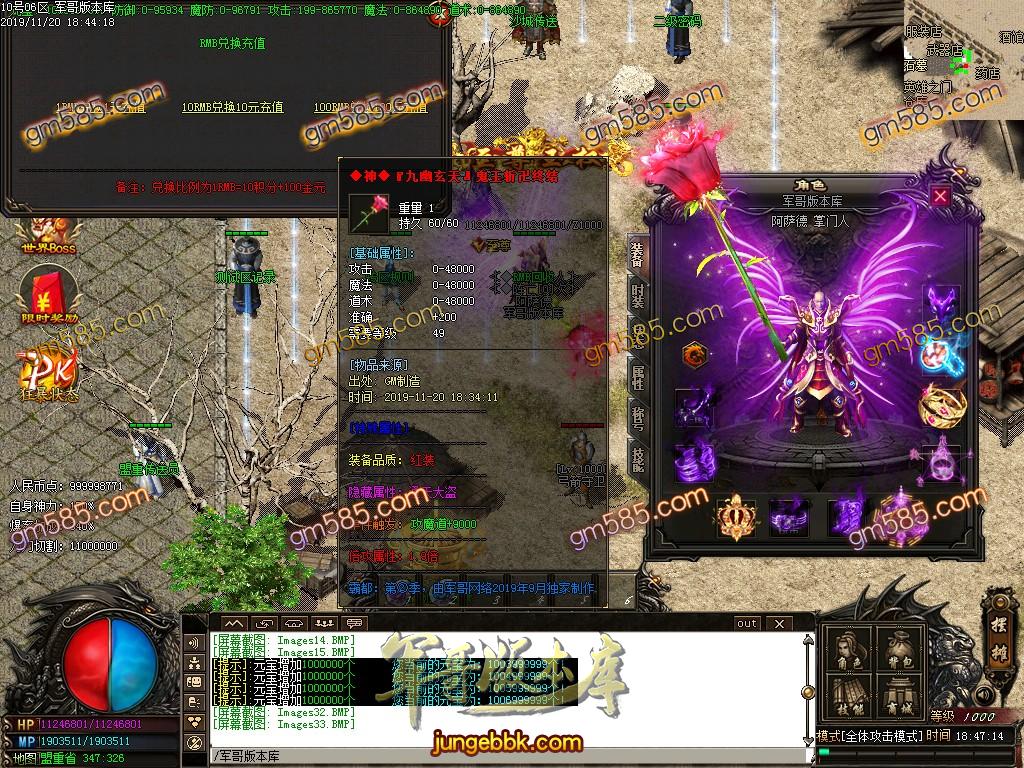The height and width of the screenshot is (768, 1024).
Task: Select the 称号 title tab
Action: coord(638,416)
